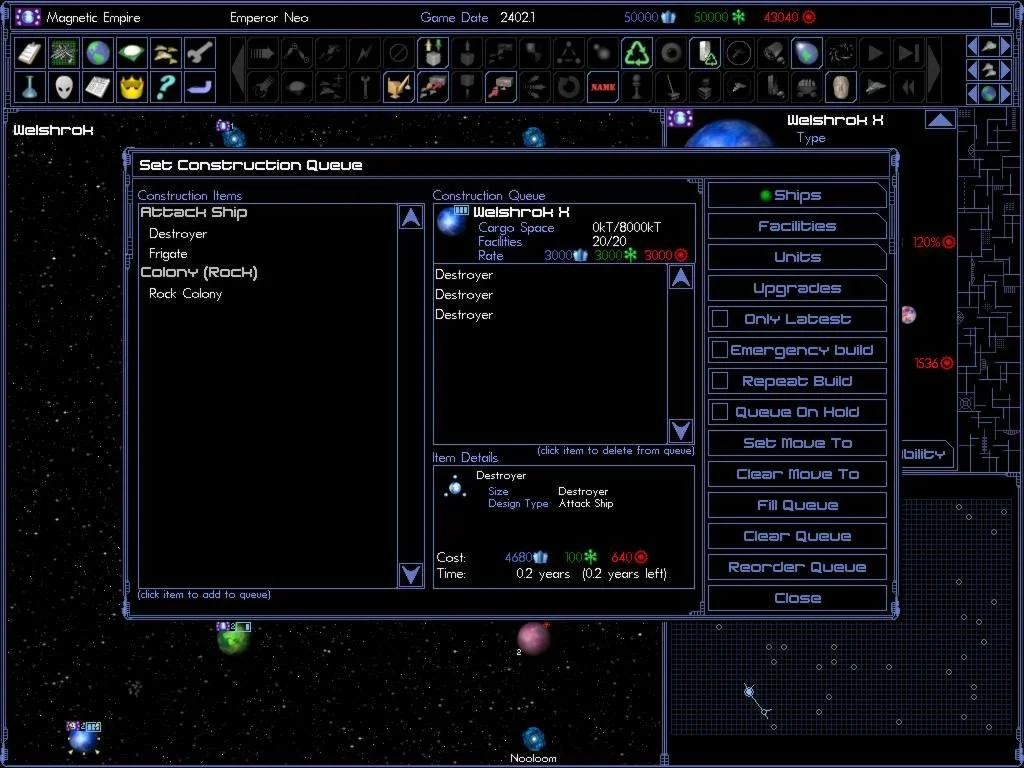The height and width of the screenshot is (768, 1024).
Task: Enable the Only Latest checkbox
Action: pyautogui.click(x=720, y=319)
